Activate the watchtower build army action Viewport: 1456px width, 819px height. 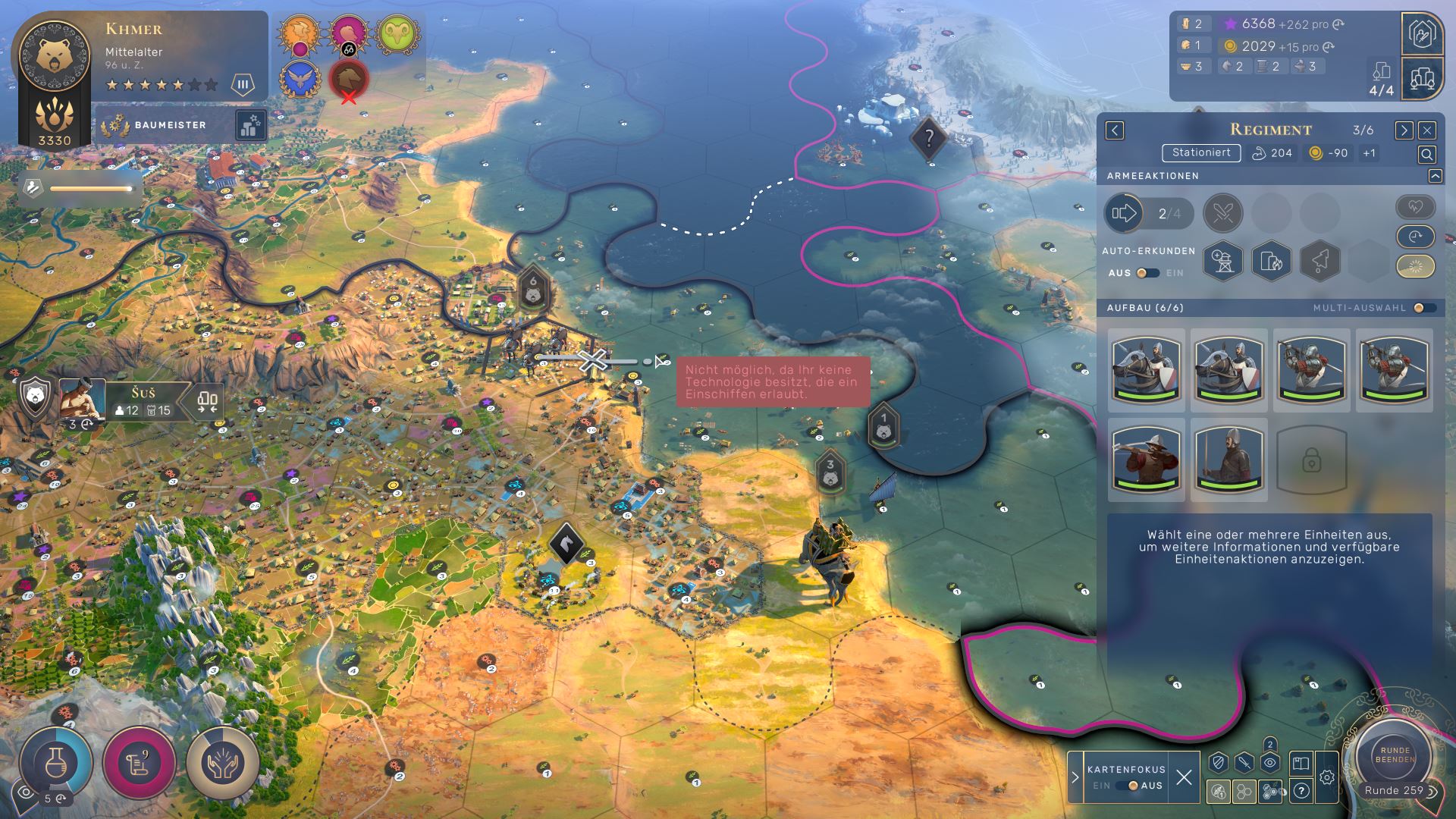[x=1222, y=261]
